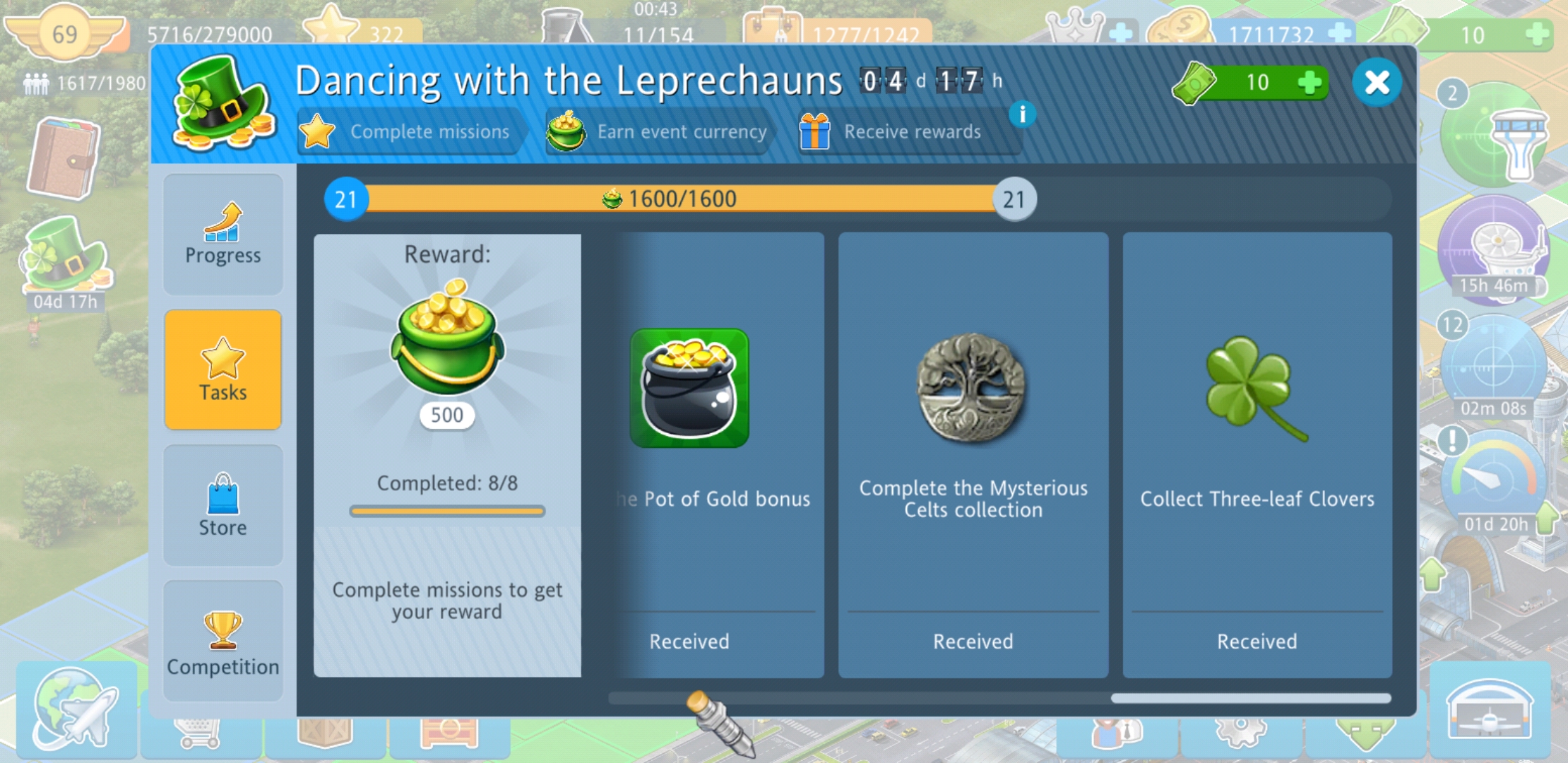Open the globe and airplane flights button

[x=76, y=709]
